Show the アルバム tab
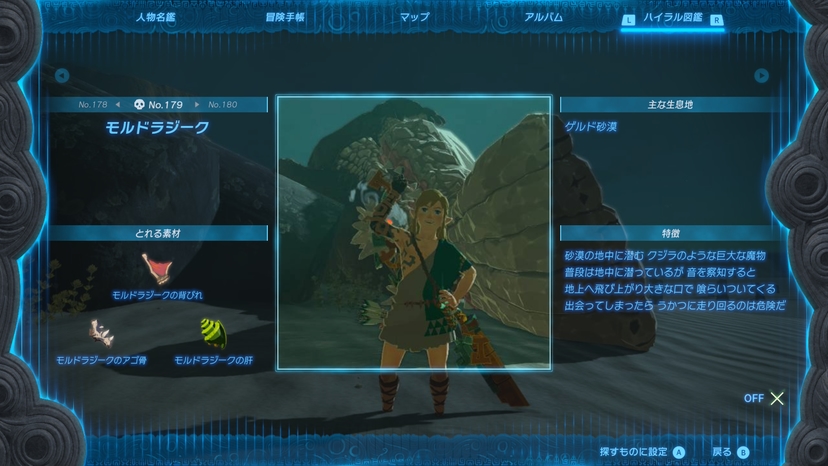This screenshot has width=828, height=466. pos(543,17)
